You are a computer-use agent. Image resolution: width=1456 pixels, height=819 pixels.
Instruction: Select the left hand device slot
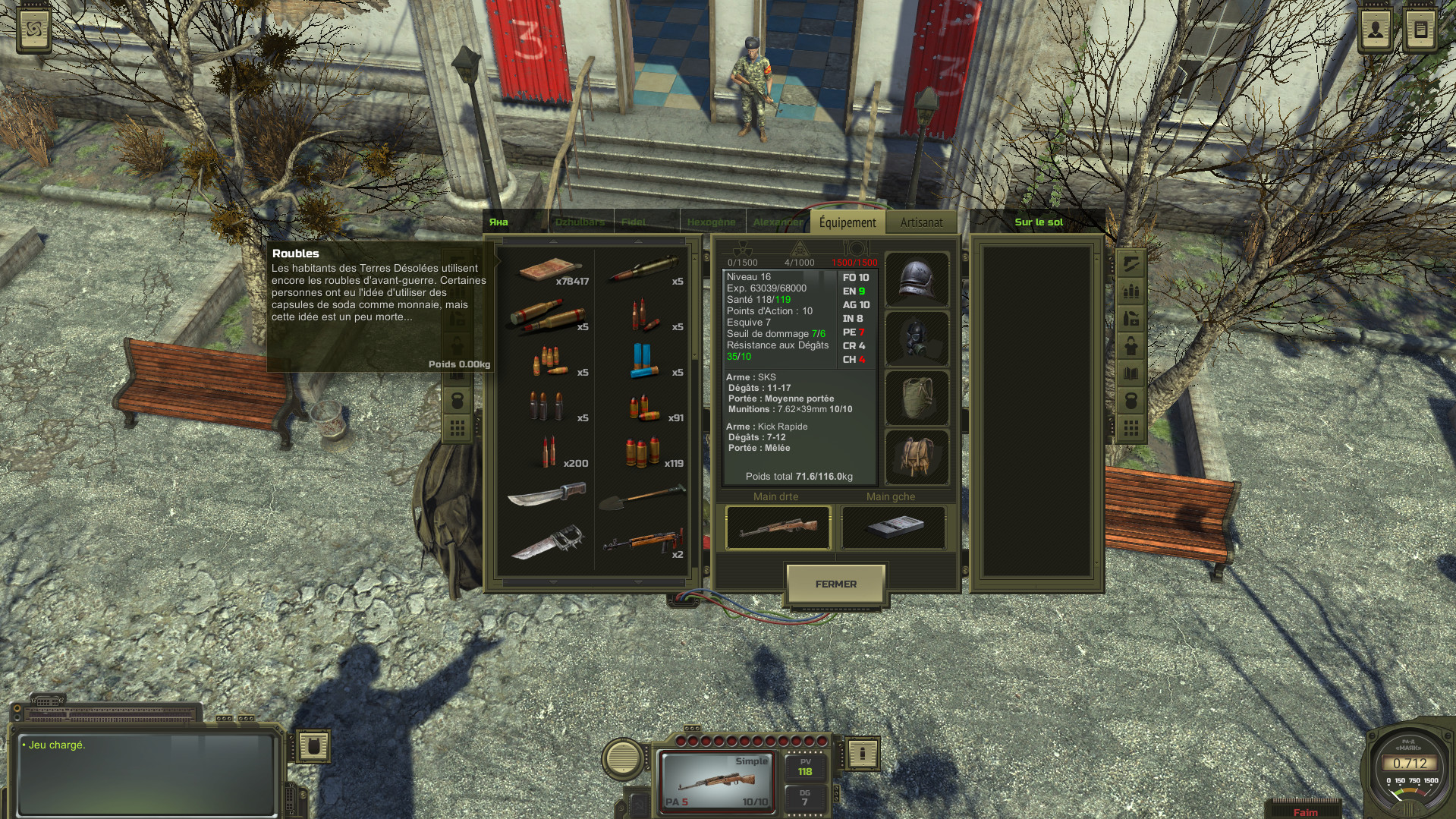(x=894, y=527)
